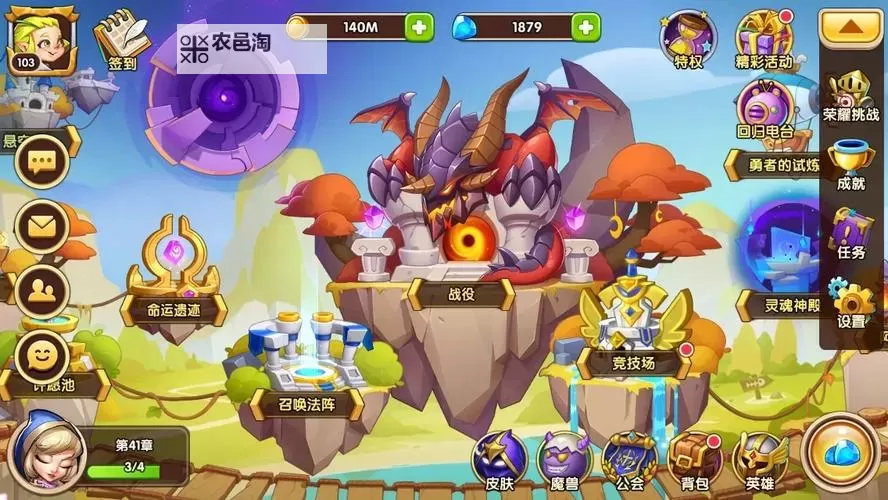This screenshot has height=500, width=888.
Task: Open the 英雄 heroes menu
Action: (759, 462)
